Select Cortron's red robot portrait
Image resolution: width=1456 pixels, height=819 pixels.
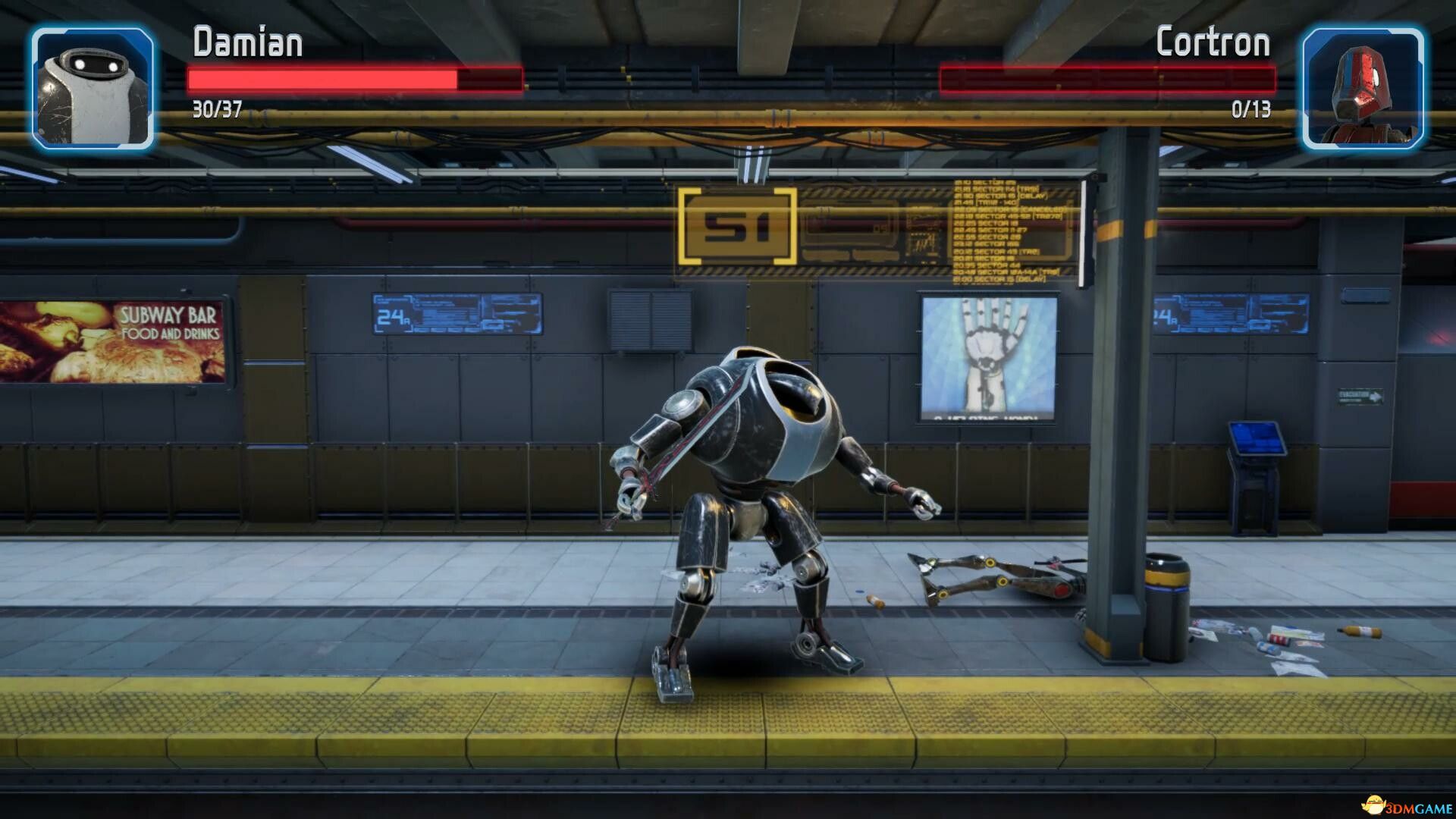click(1363, 88)
